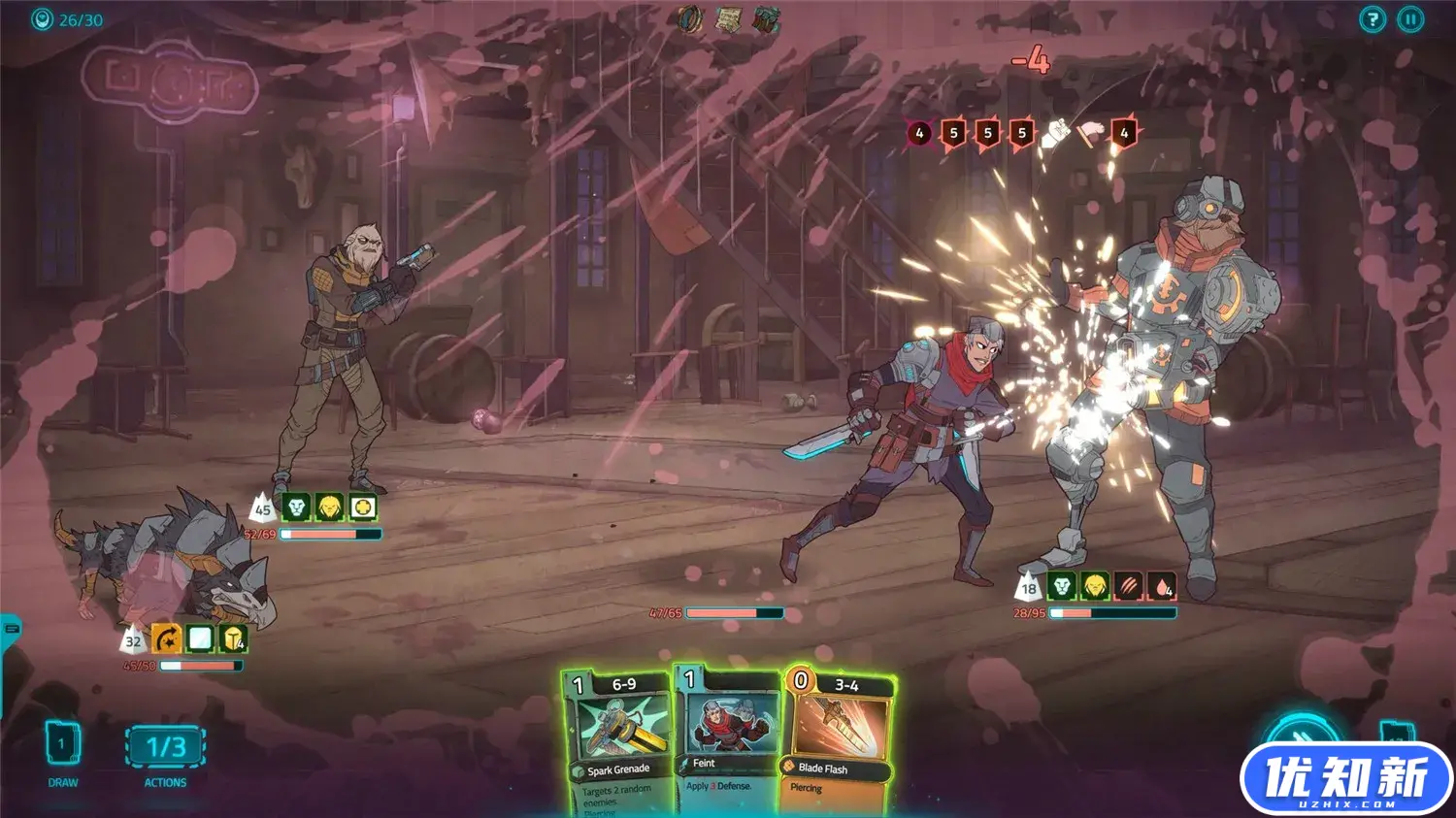Inspect the parchment scroll relic icon
Screen dimensions: 1456x818
tap(729, 18)
